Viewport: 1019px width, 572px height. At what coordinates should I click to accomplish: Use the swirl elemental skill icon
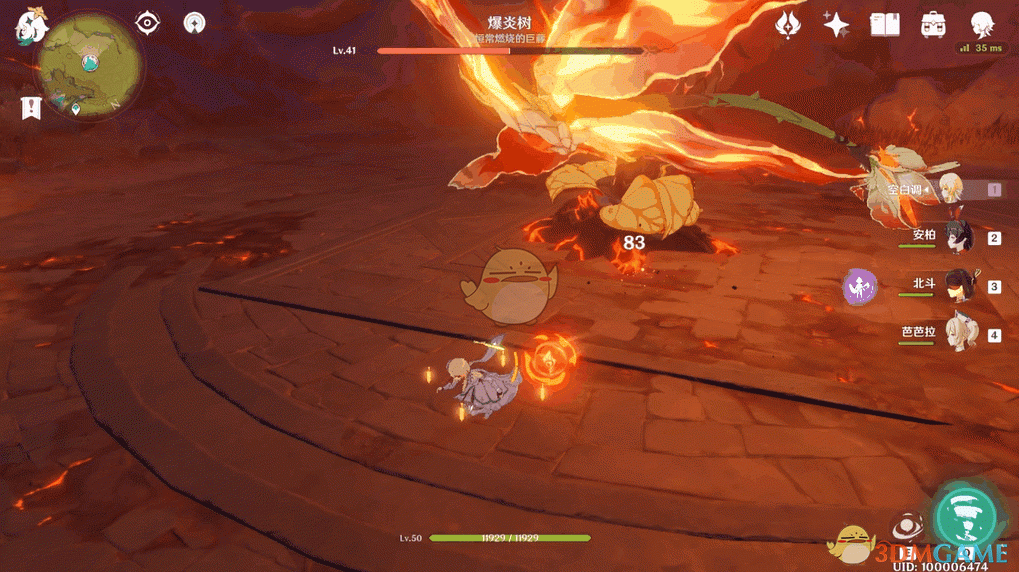click(x=905, y=527)
